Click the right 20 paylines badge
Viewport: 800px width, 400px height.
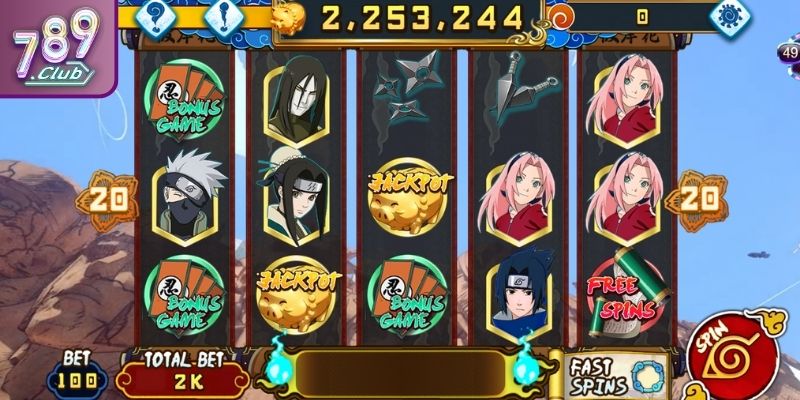[700, 199]
